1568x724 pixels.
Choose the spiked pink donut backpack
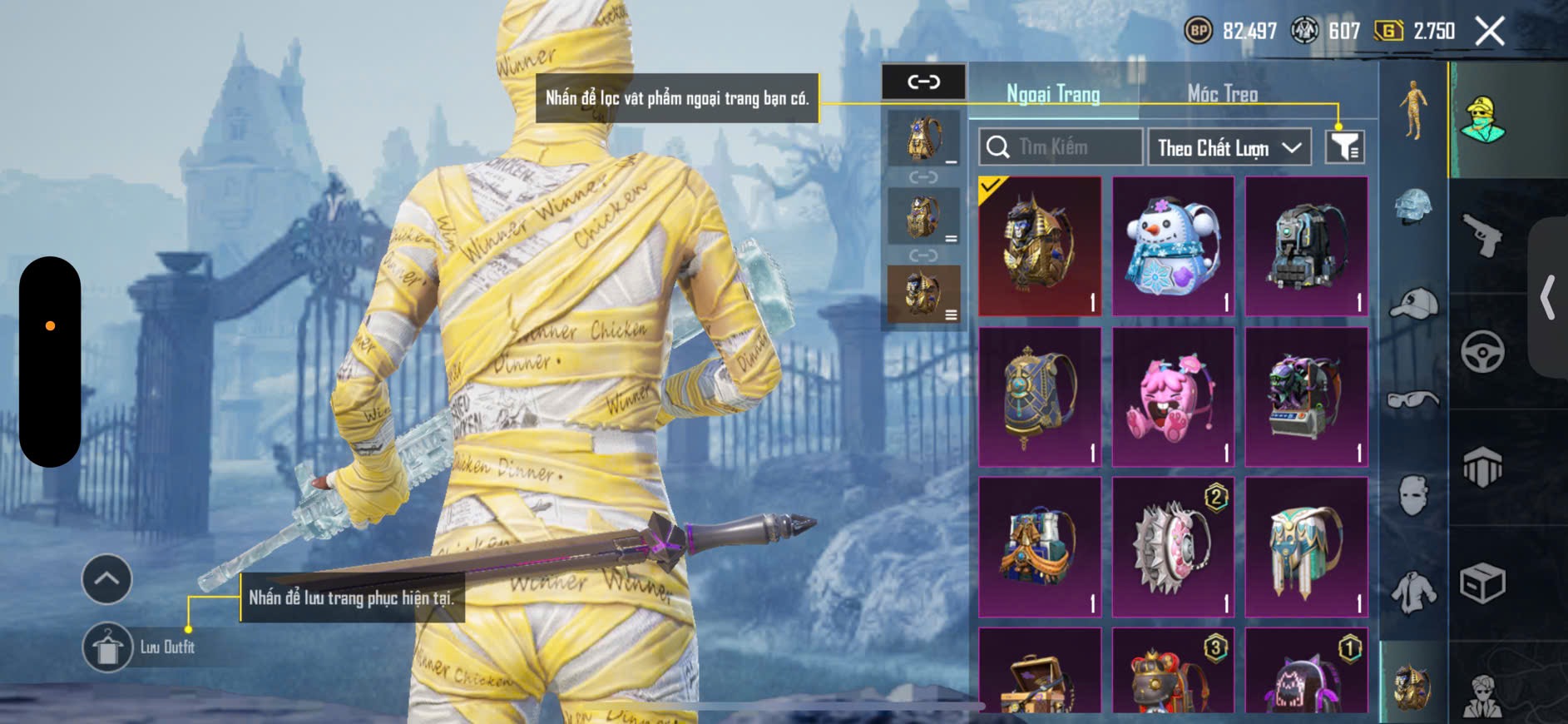[x=1173, y=547]
